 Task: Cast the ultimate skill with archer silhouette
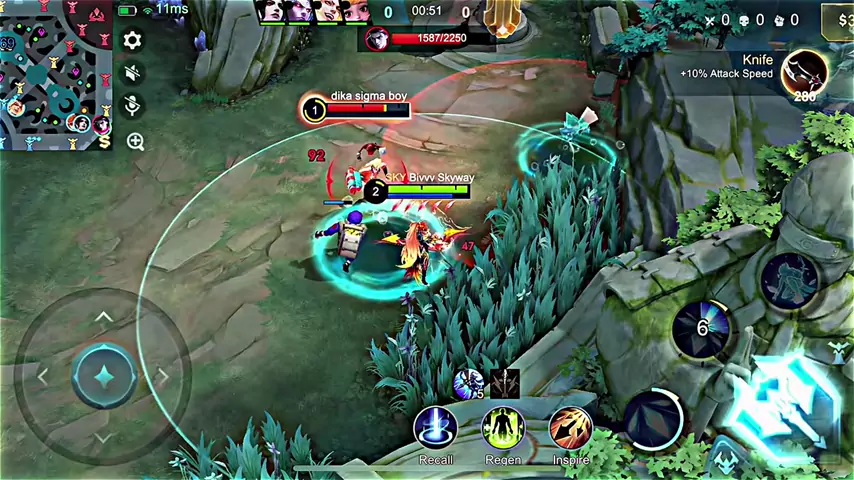(790, 279)
